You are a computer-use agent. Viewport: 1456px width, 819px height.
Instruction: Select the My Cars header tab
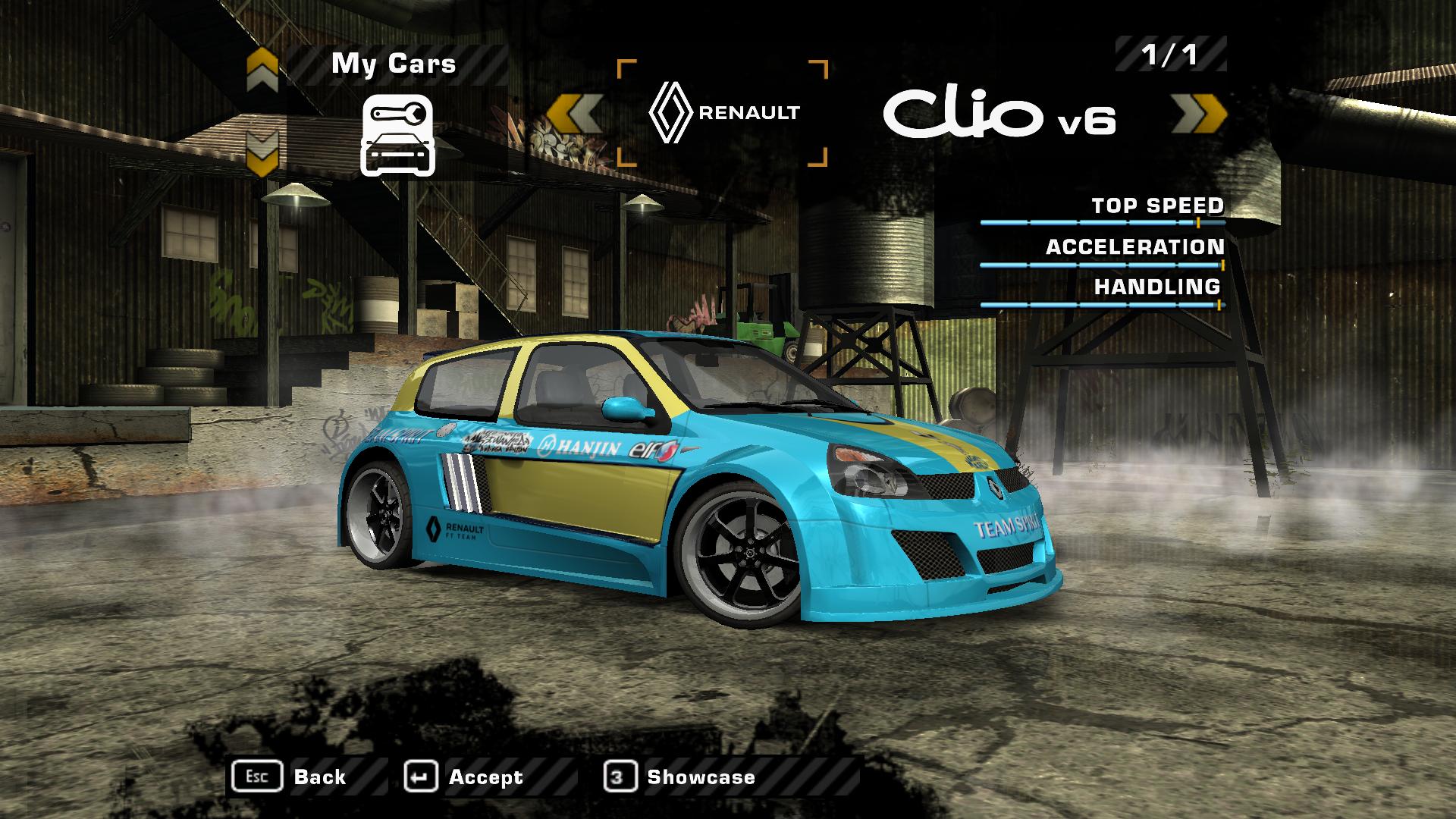click(x=393, y=64)
